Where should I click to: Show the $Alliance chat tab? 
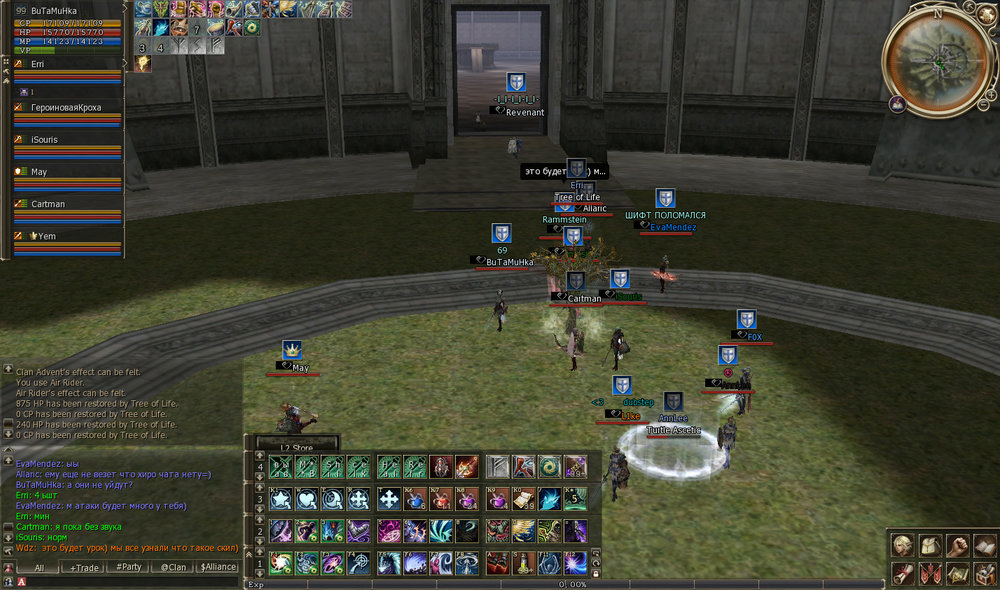click(x=218, y=567)
